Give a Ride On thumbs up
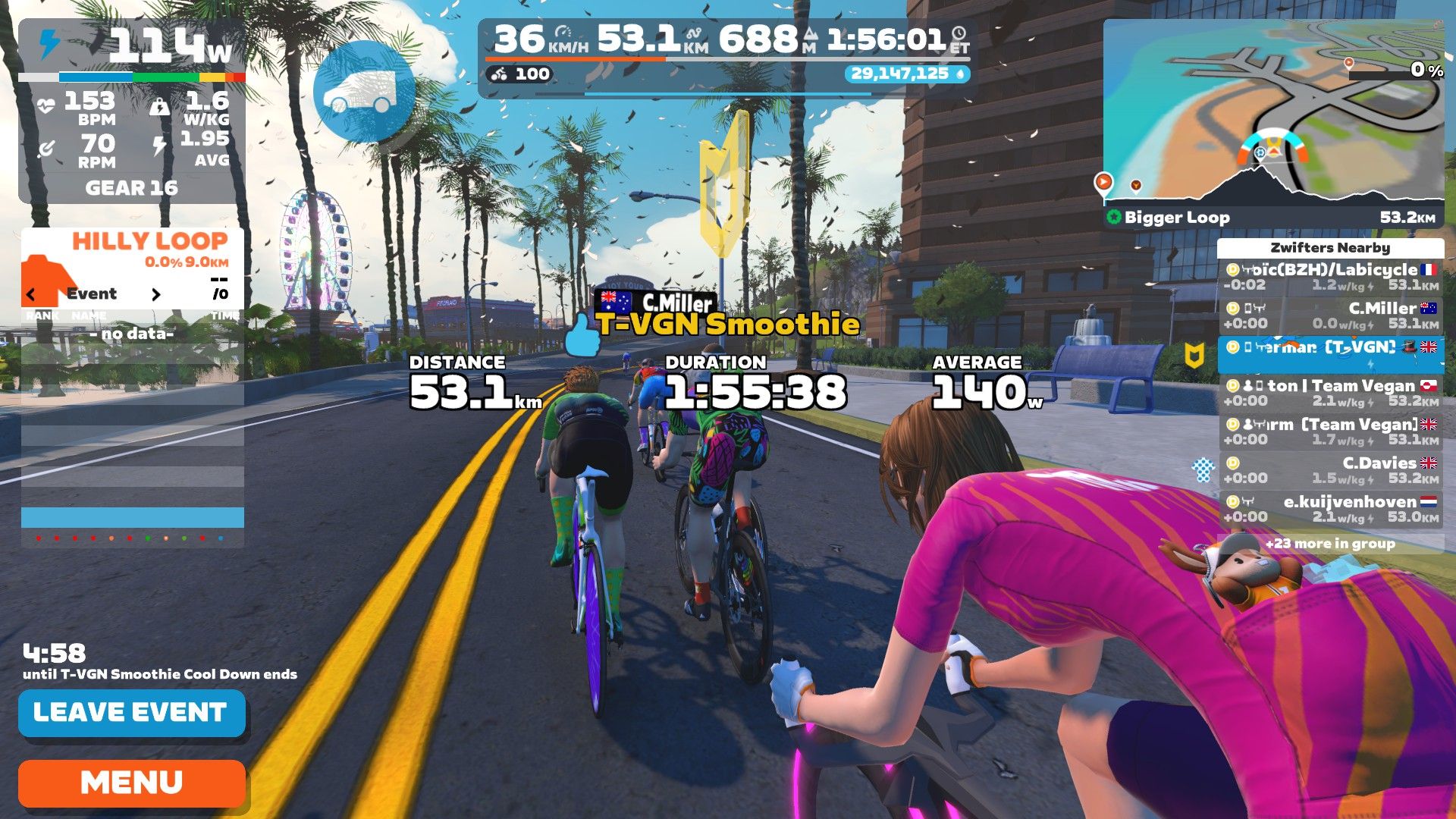 tap(582, 336)
